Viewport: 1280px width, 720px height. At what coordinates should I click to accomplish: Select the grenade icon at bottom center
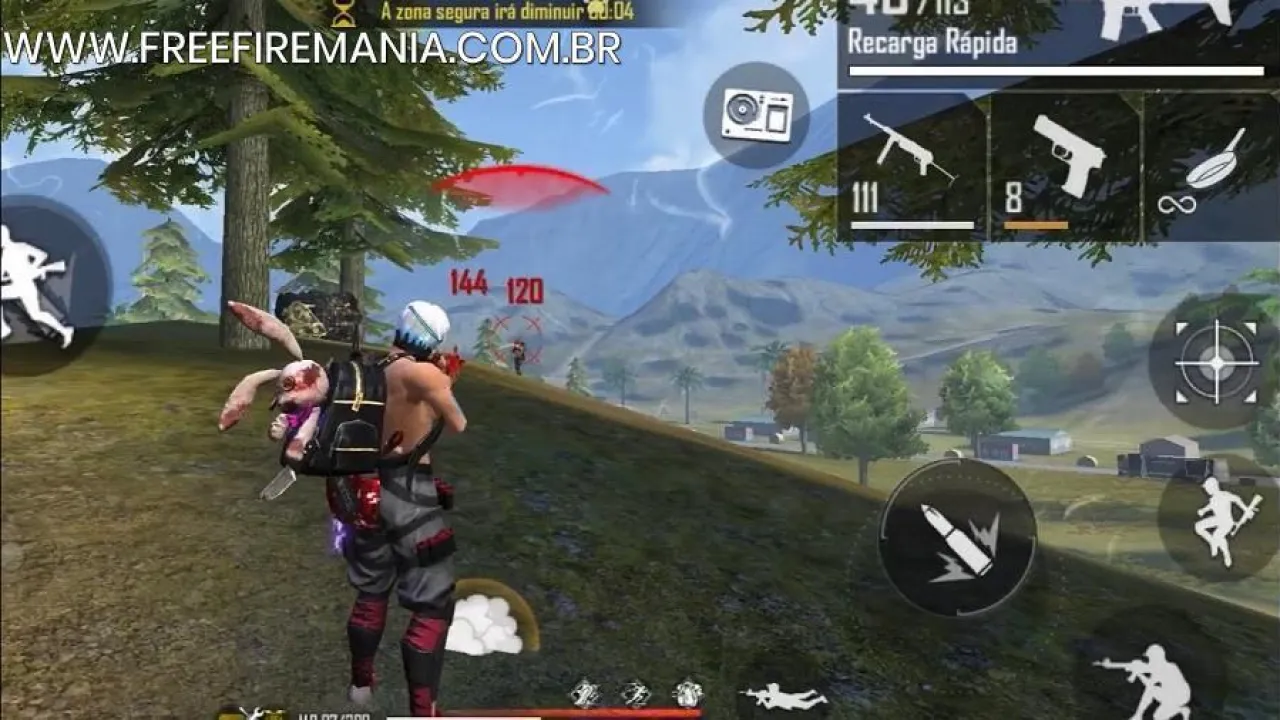(x=586, y=695)
